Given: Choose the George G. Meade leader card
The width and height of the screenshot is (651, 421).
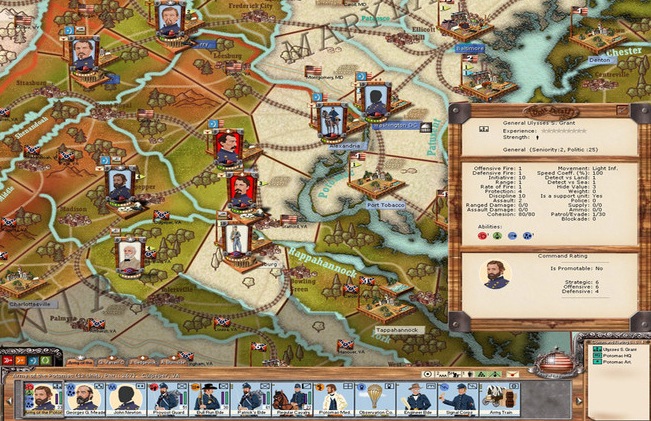Looking at the screenshot, I should (x=87, y=400).
